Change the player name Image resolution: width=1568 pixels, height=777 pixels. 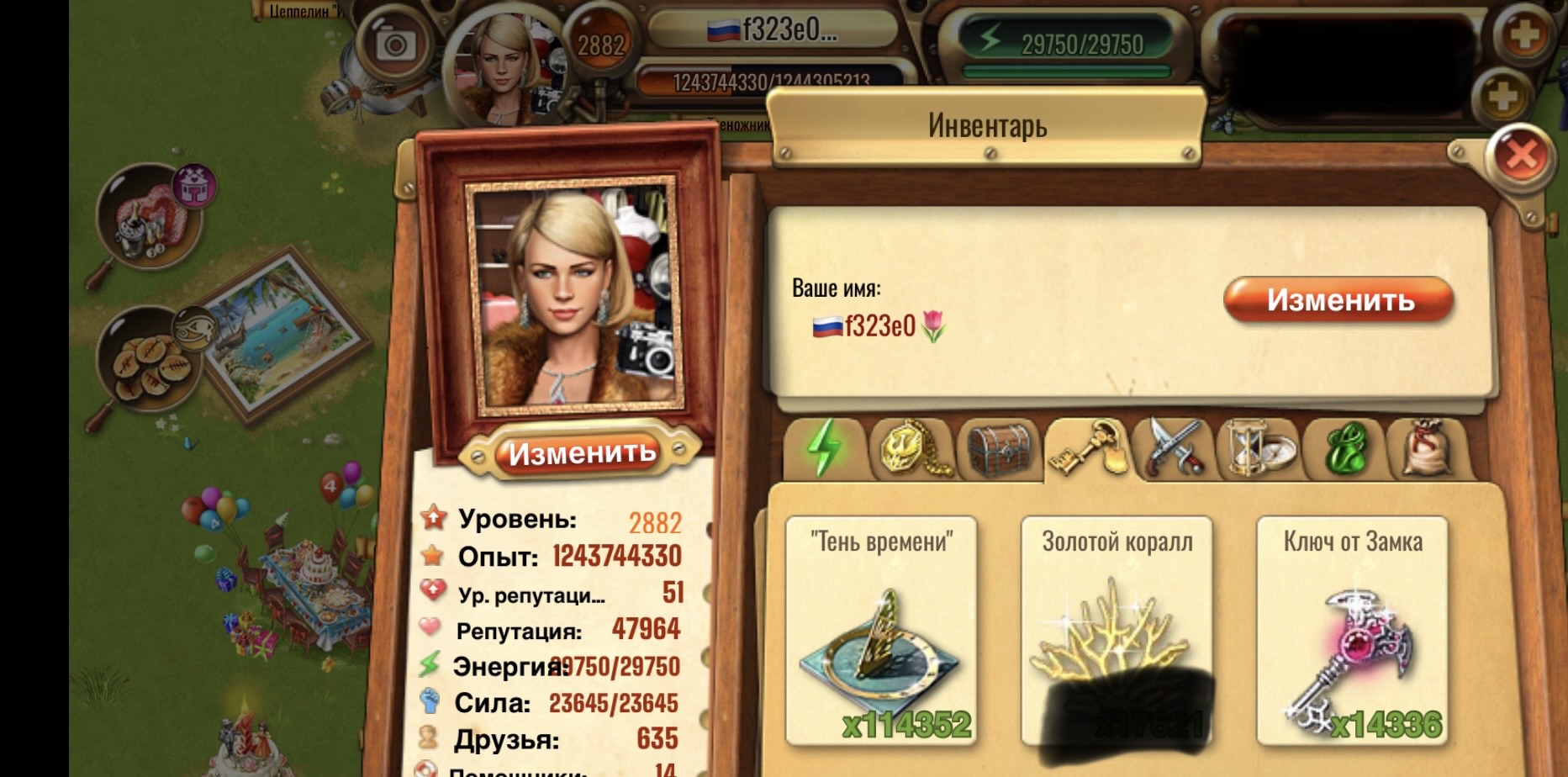point(1338,300)
